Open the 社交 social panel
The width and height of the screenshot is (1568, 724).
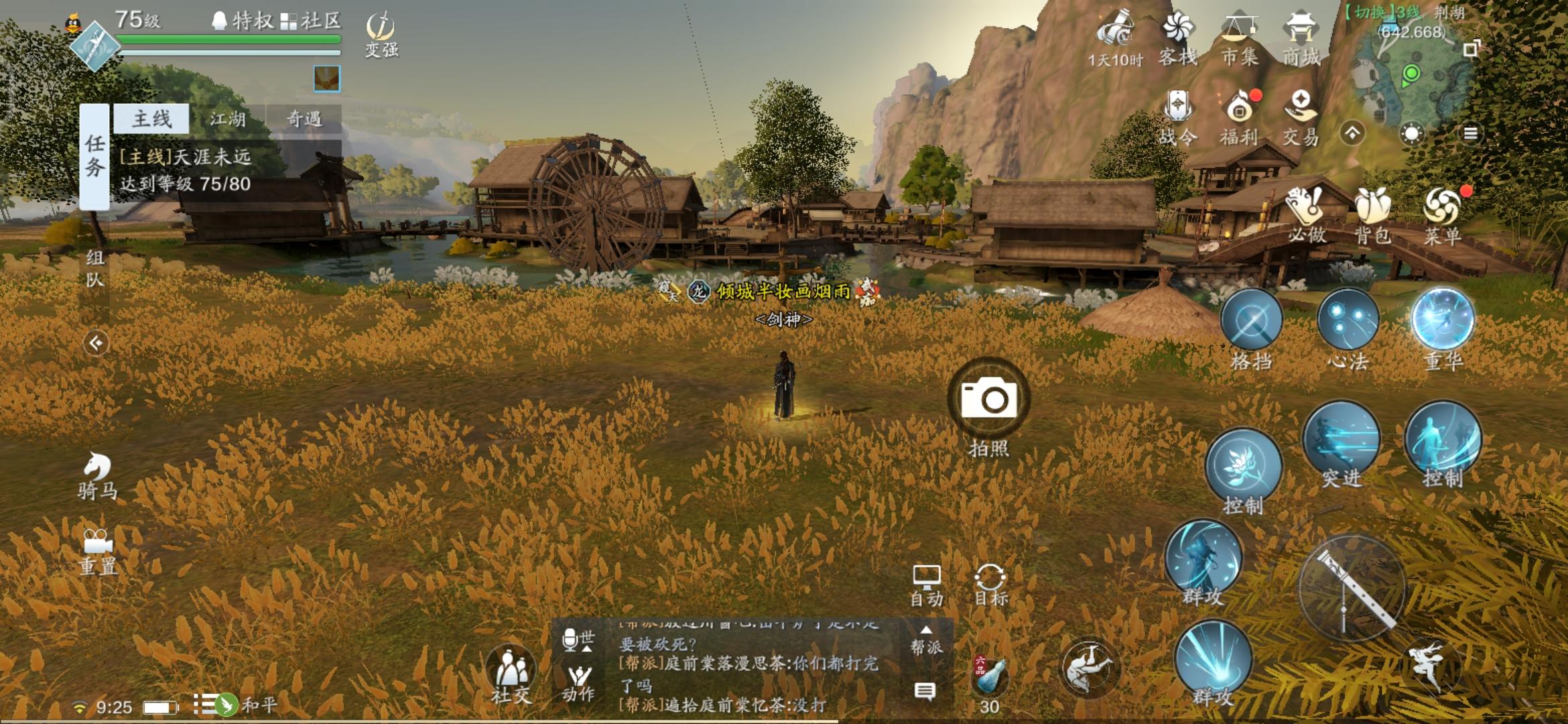pyautogui.click(x=511, y=672)
